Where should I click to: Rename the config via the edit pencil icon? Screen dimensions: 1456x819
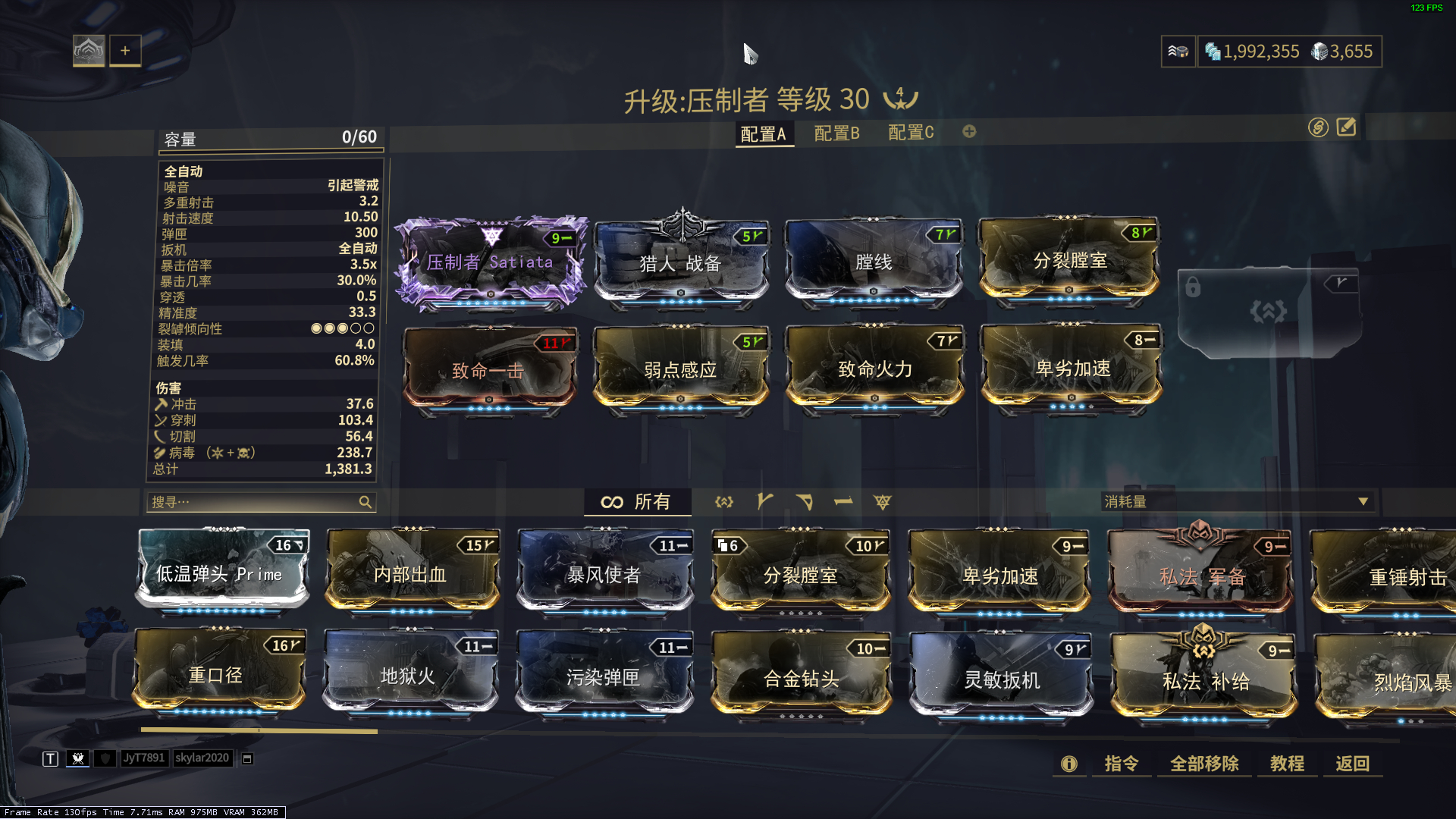(1346, 127)
